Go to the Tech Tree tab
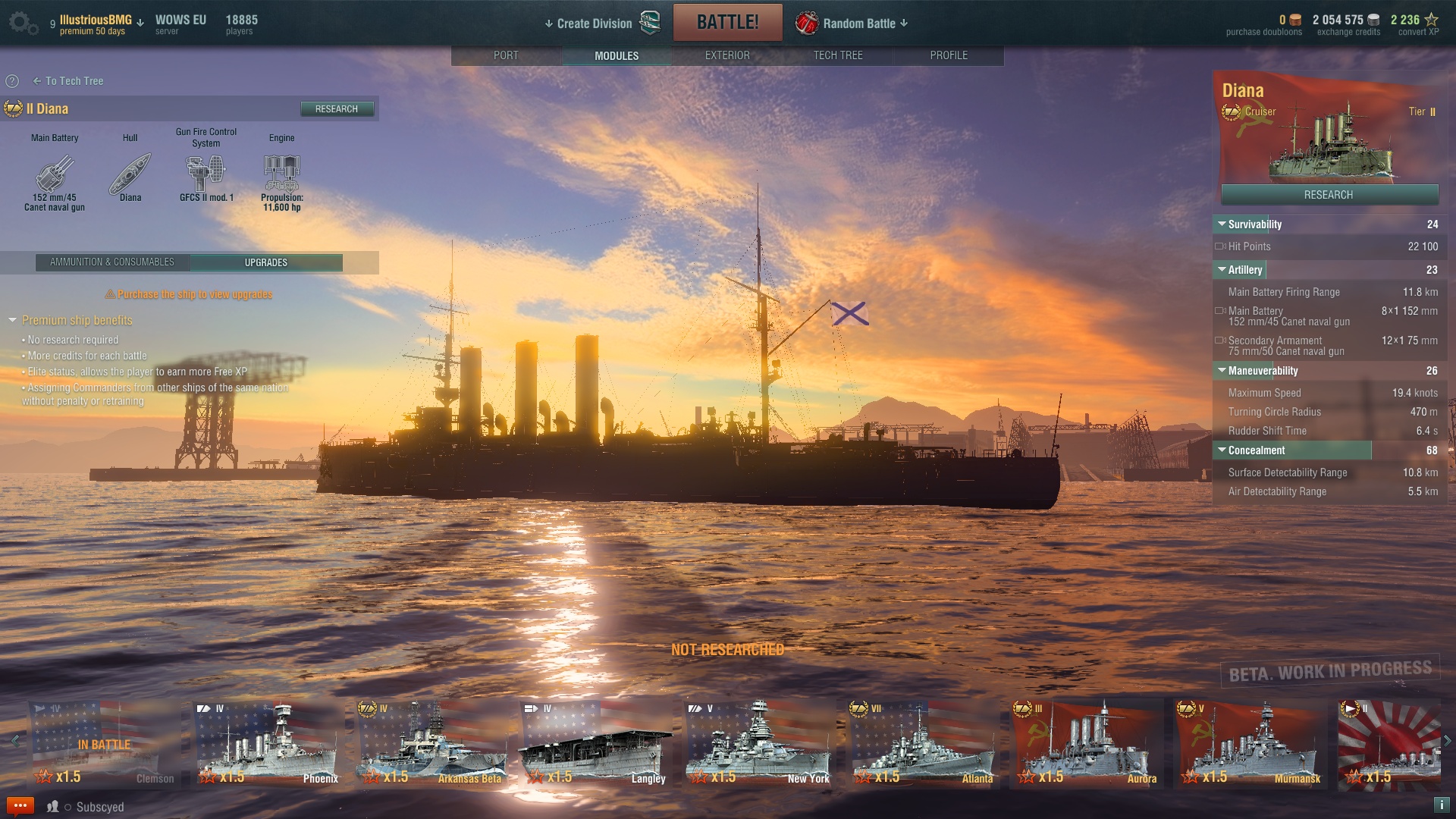Image resolution: width=1456 pixels, height=819 pixels. point(837,55)
